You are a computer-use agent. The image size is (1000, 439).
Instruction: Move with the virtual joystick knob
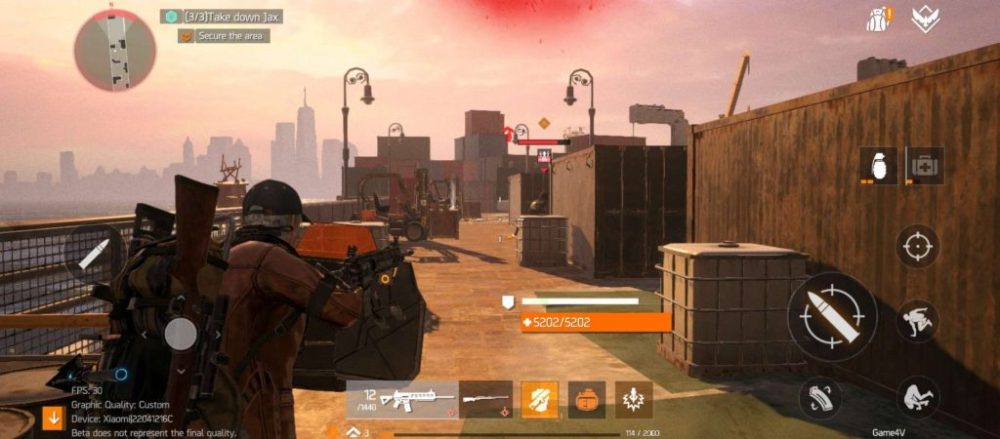click(x=180, y=333)
